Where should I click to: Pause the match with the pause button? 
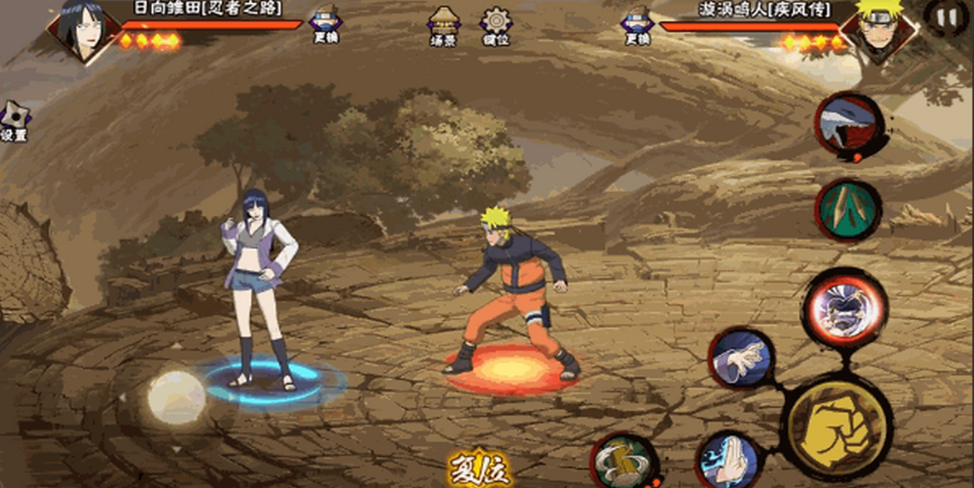tap(944, 16)
